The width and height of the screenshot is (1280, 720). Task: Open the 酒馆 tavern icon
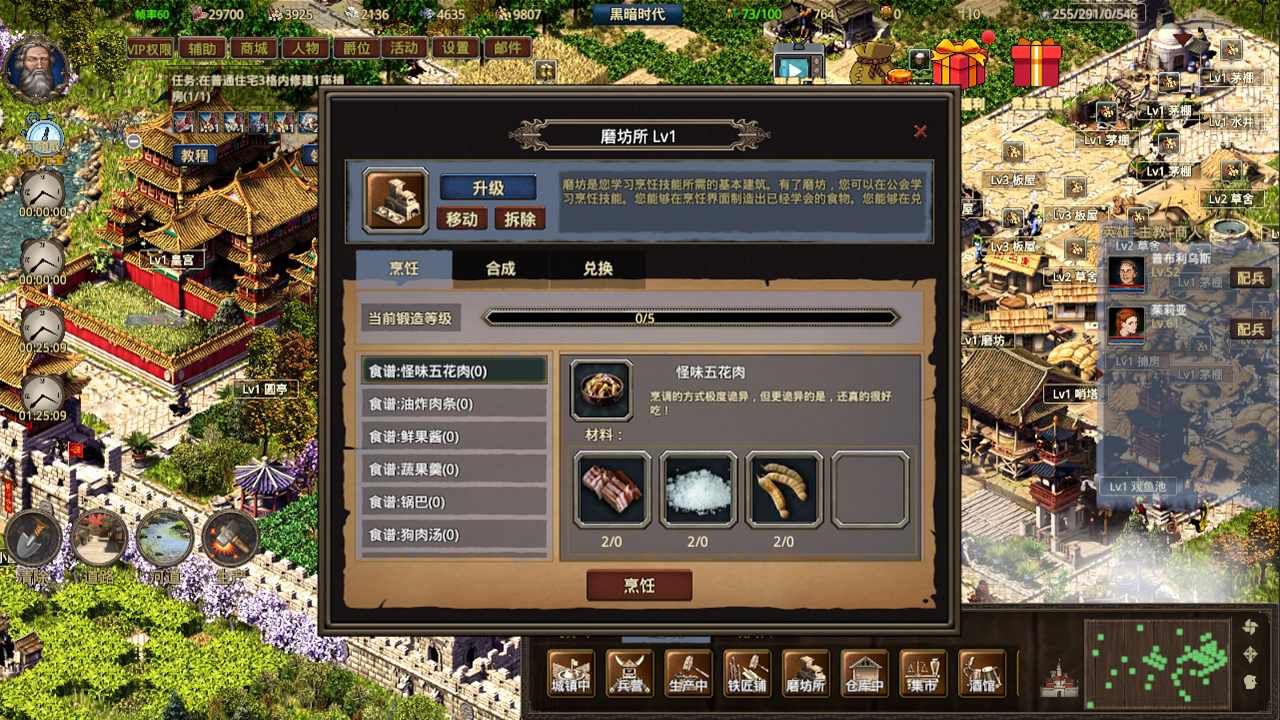[x=980, y=675]
